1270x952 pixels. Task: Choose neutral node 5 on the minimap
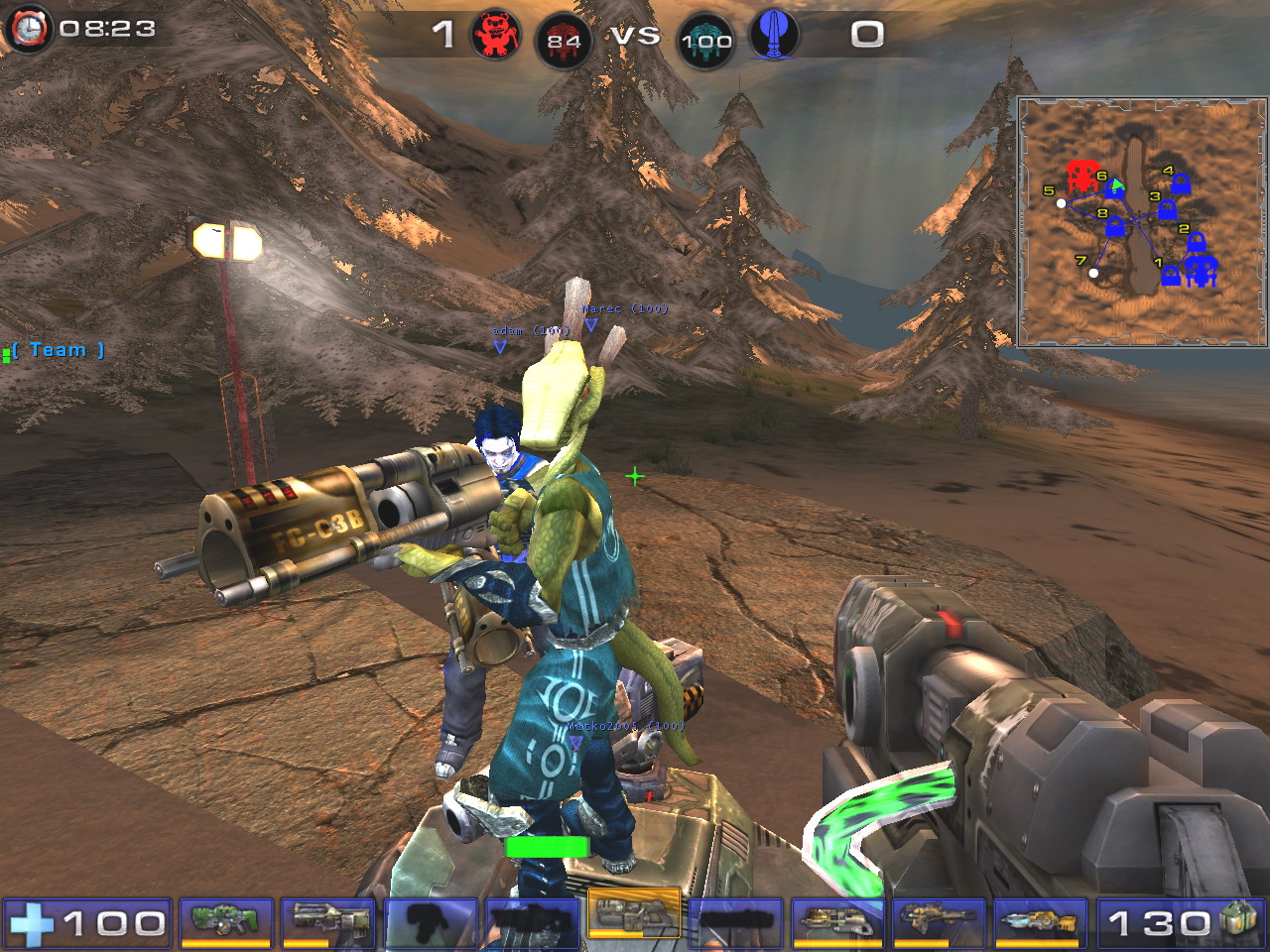click(1061, 203)
